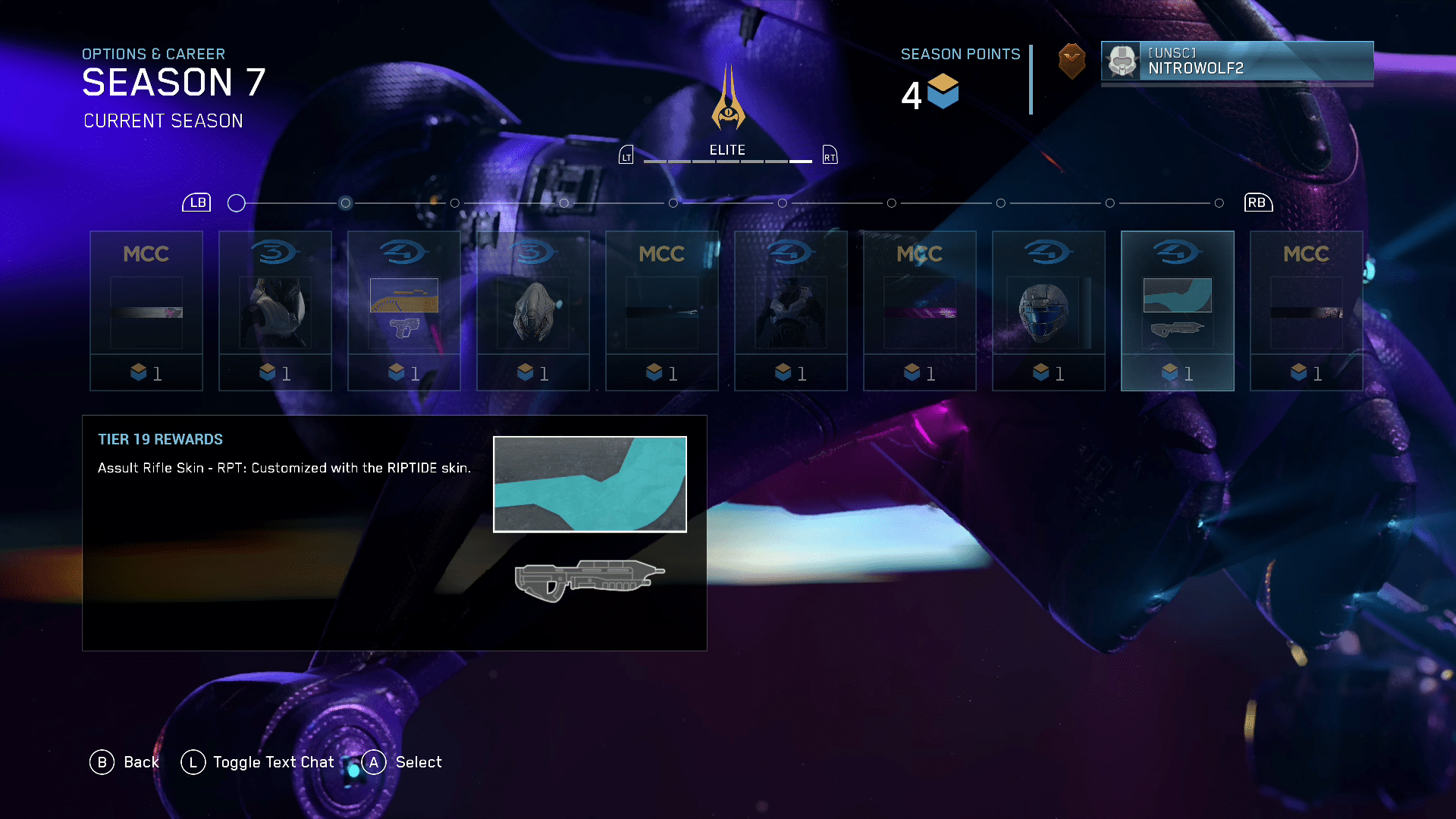Select the gold pistol skin reward tile
Viewport: 1456px width, 819px height.
tap(403, 311)
